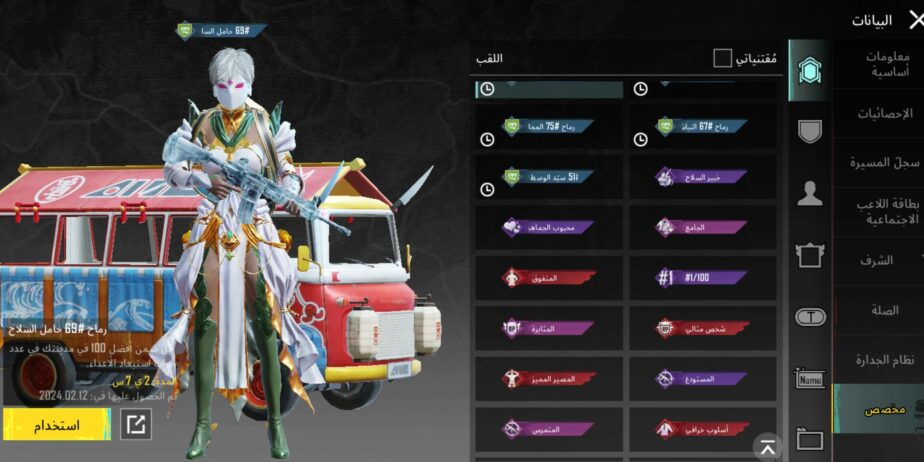The height and width of the screenshot is (462, 924).
Task: Open the share icon beside استخدام
Action: 135,424
